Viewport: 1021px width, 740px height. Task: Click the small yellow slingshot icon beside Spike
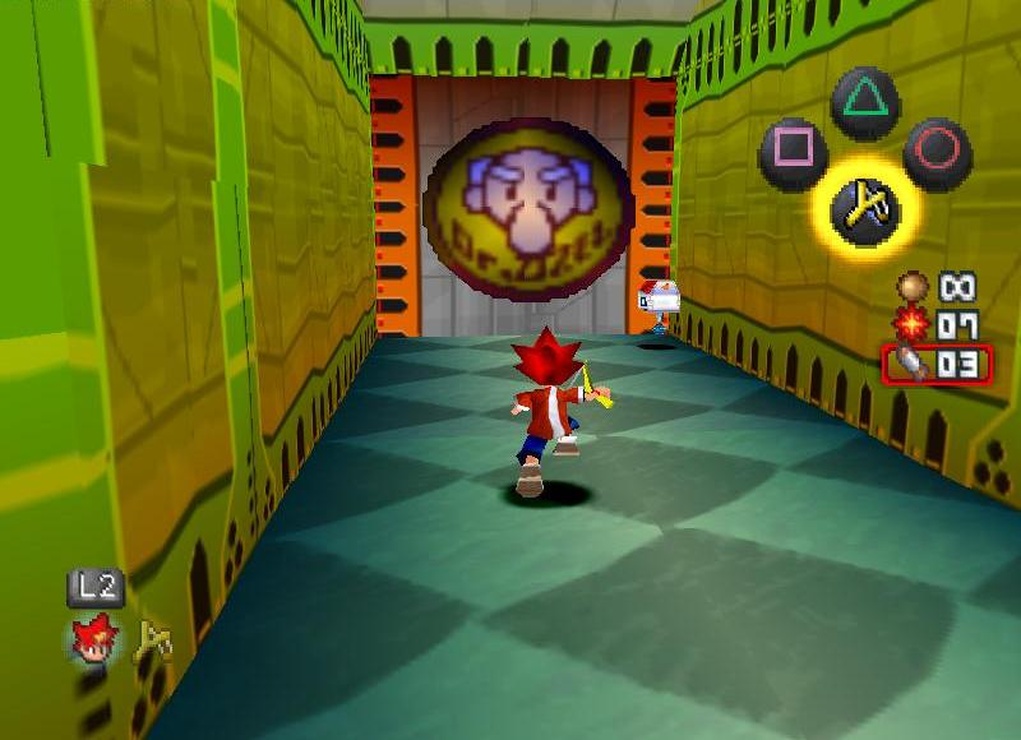point(153,641)
